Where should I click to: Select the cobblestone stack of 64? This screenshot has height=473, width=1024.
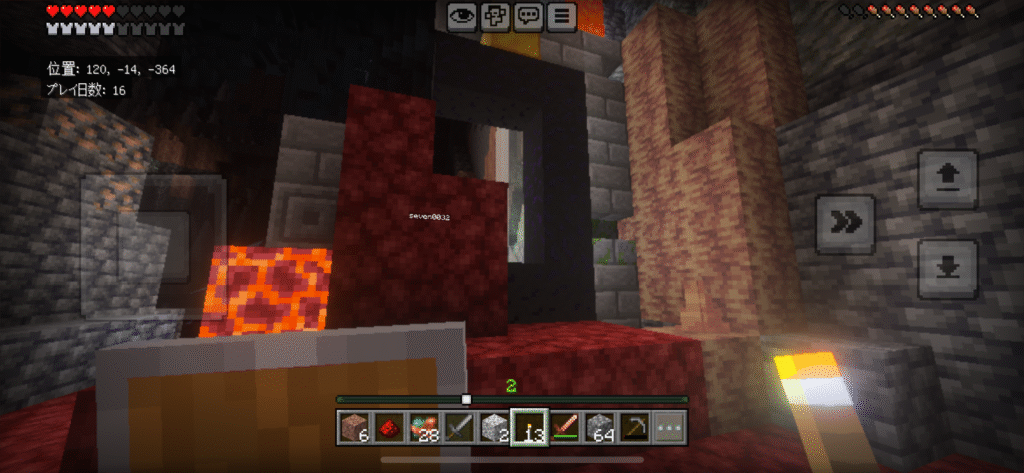600,427
